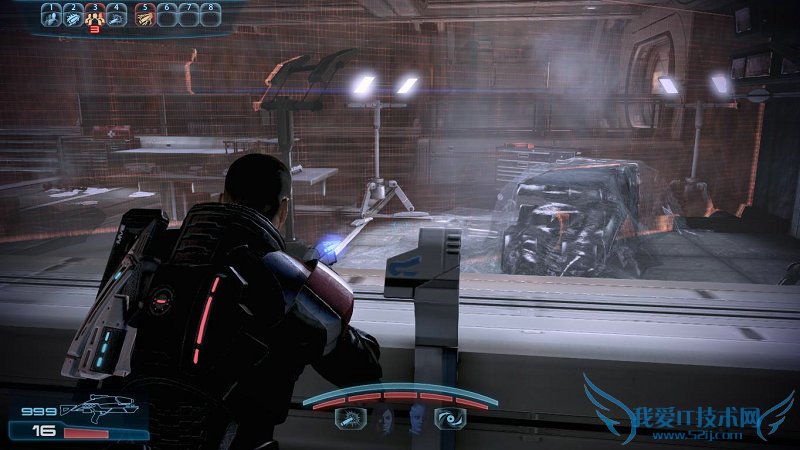Screen dimensions: 800x450
Task: Activate the orange power in slot 5
Action: 144,16
